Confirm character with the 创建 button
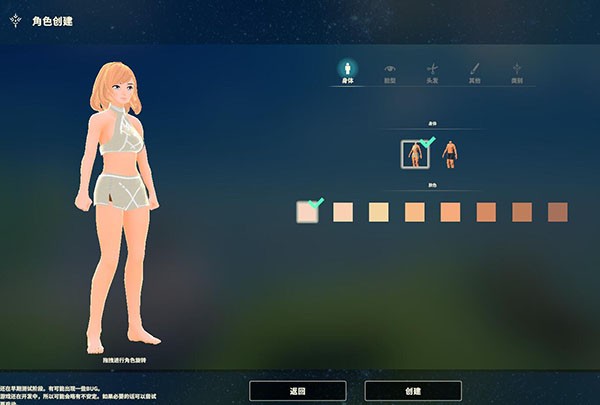The image size is (600, 405). (413, 391)
